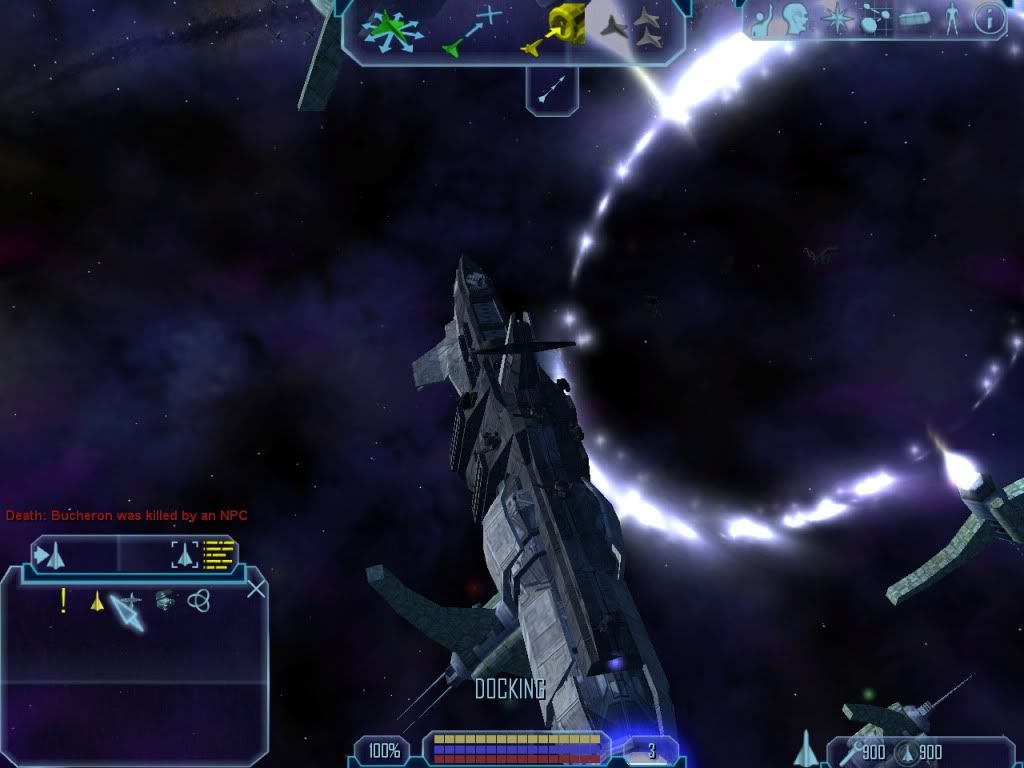Select the Go To maneuver icon
This screenshot has height=768, width=1024.
tap(470, 29)
